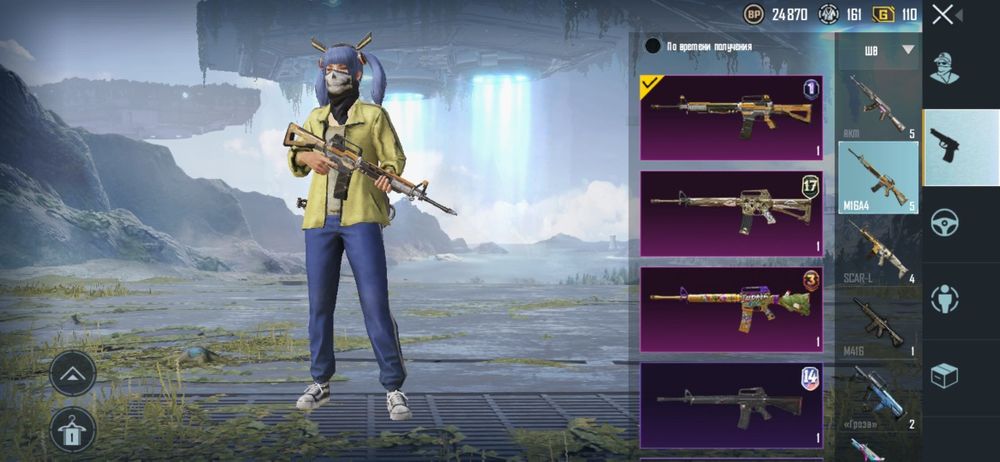Viewport: 1000px width, 462px height.
Task: Close the inventory with the X button
Action: 943,14
